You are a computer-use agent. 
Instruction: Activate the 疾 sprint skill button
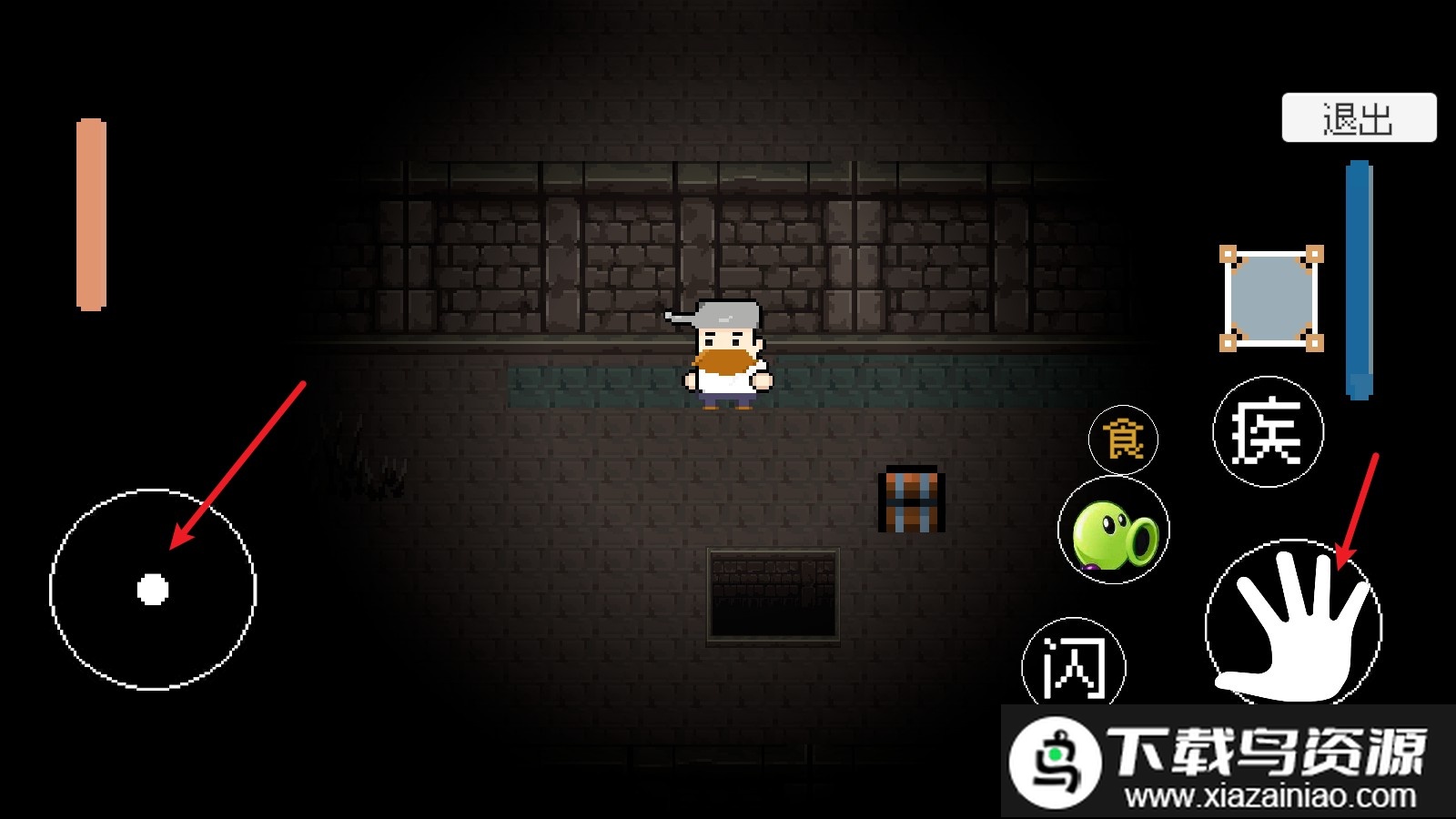(1268, 431)
